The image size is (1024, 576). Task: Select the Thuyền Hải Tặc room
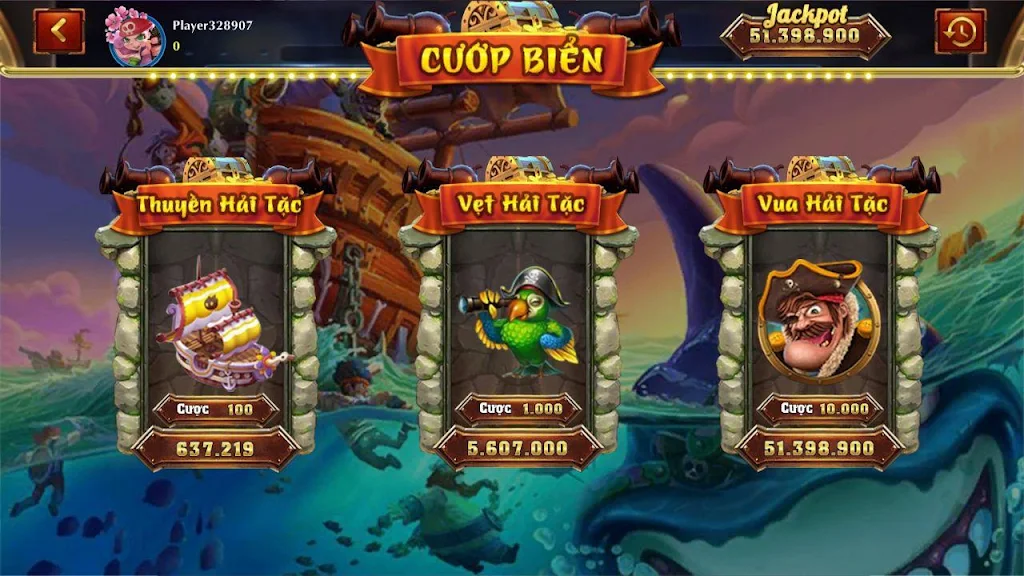(x=217, y=320)
